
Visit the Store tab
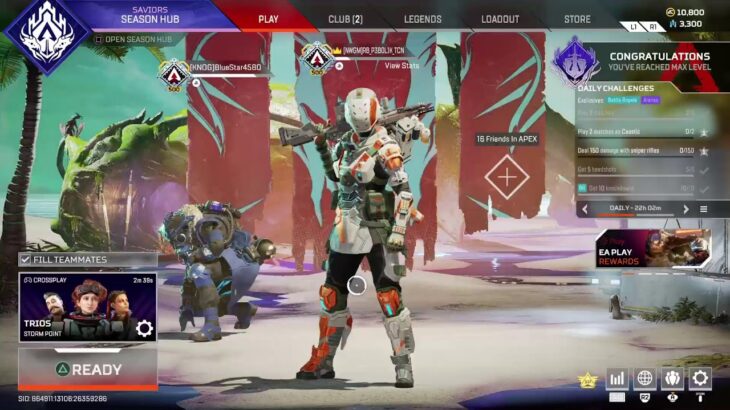click(x=577, y=19)
